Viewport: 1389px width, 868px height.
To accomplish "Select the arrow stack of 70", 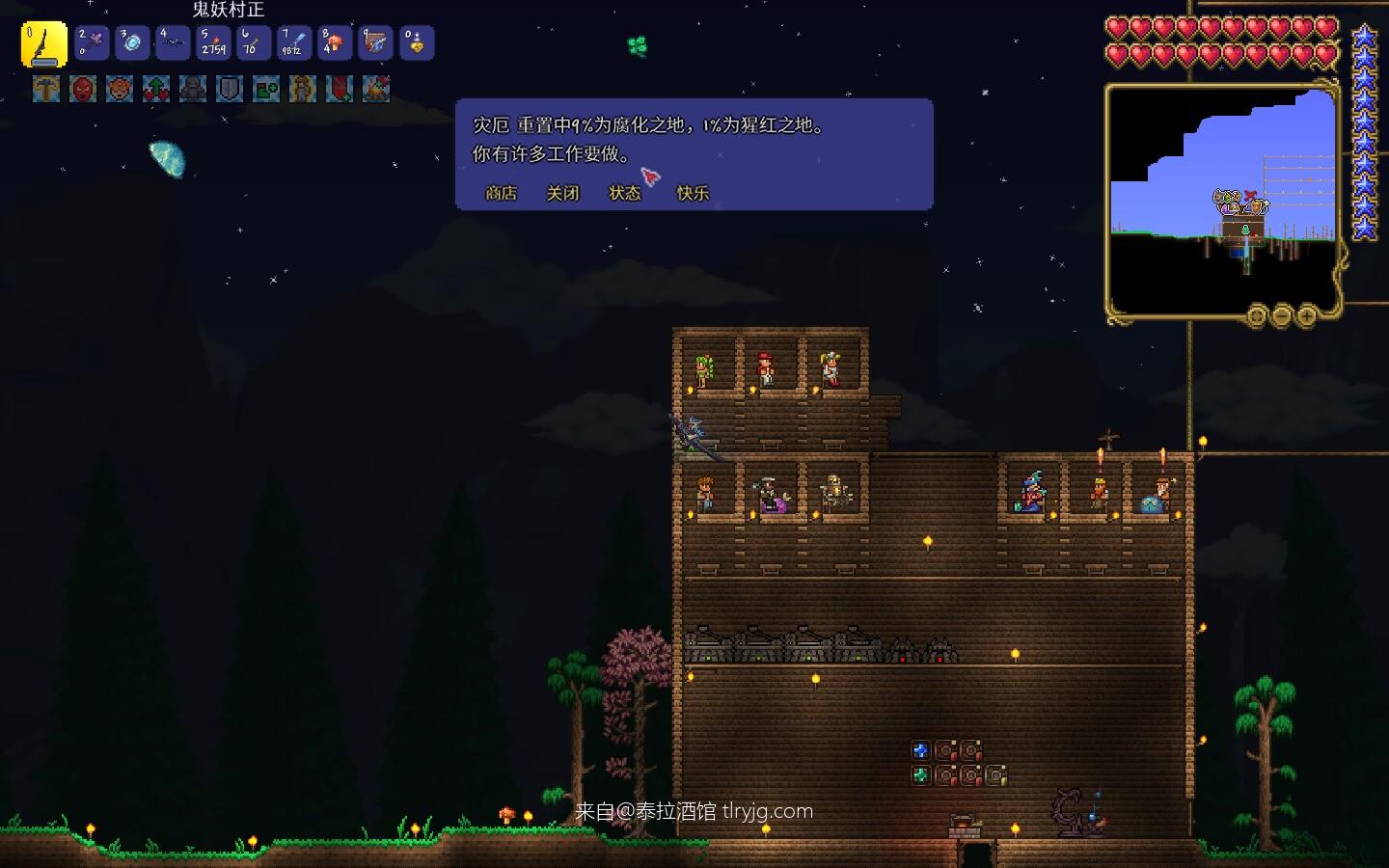I will [255, 43].
